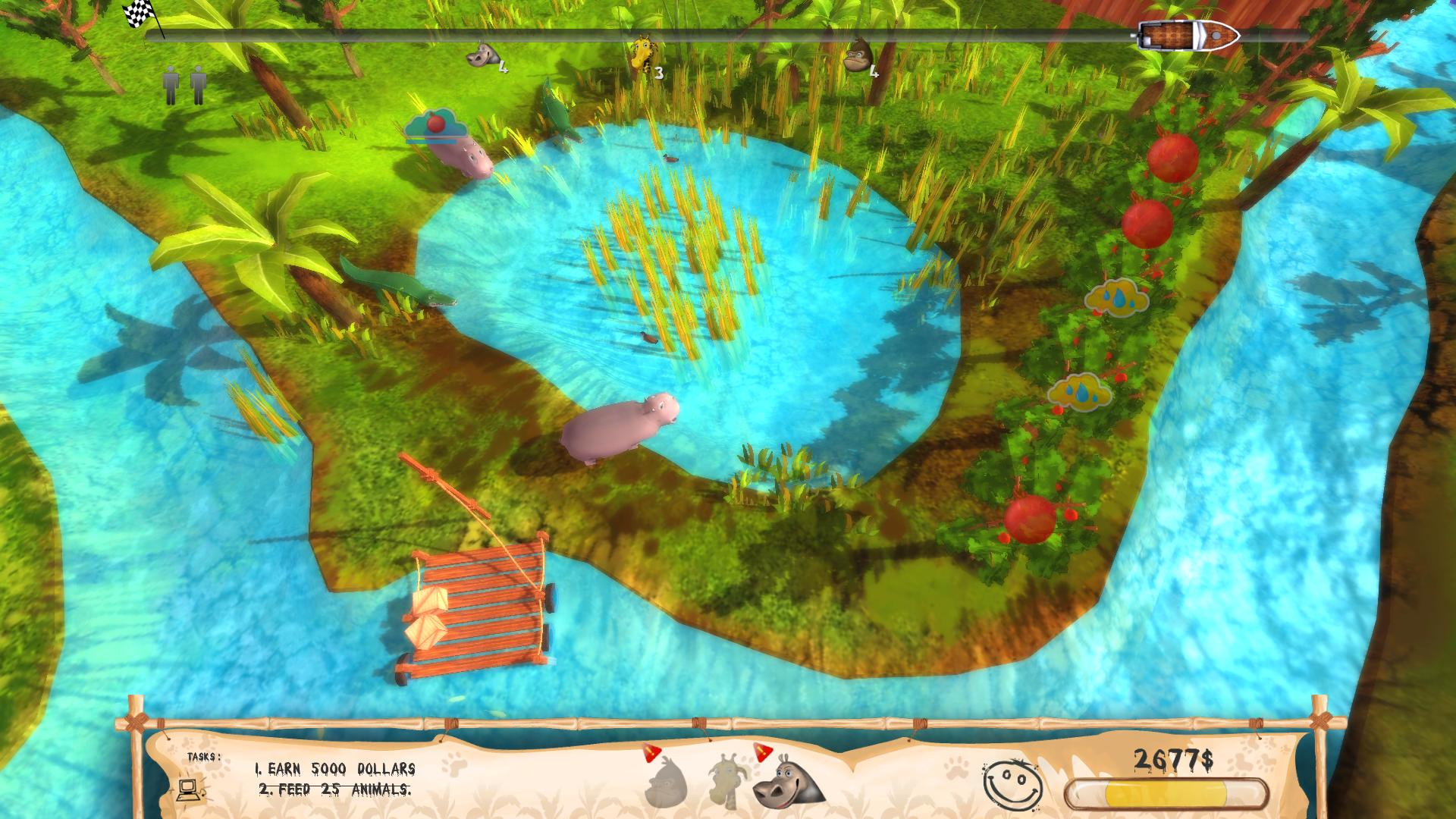
Task: Select the hippo marker on the progress track
Action: pos(482,56)
